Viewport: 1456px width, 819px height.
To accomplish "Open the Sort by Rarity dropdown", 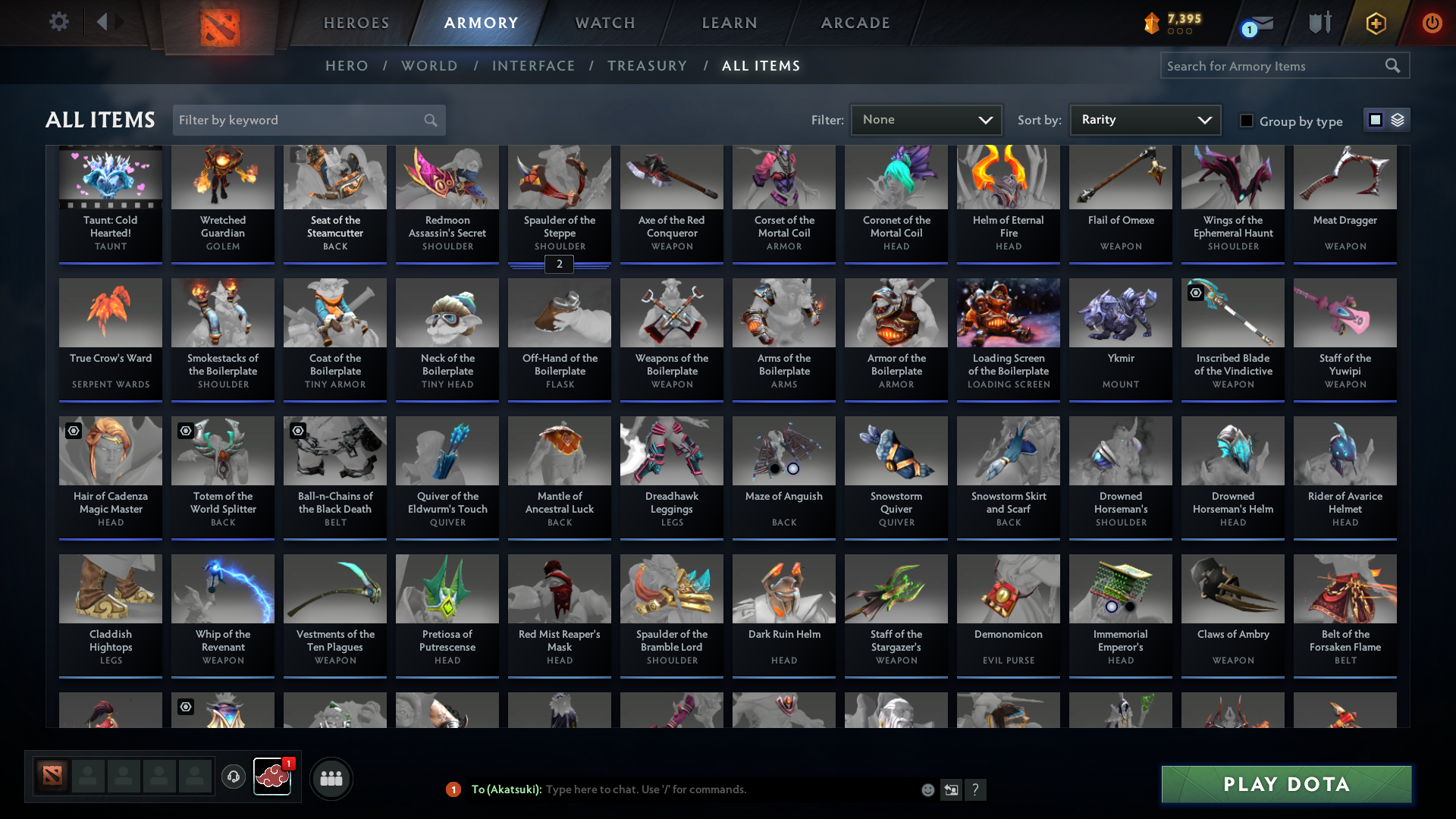I will coord(1144,120).
